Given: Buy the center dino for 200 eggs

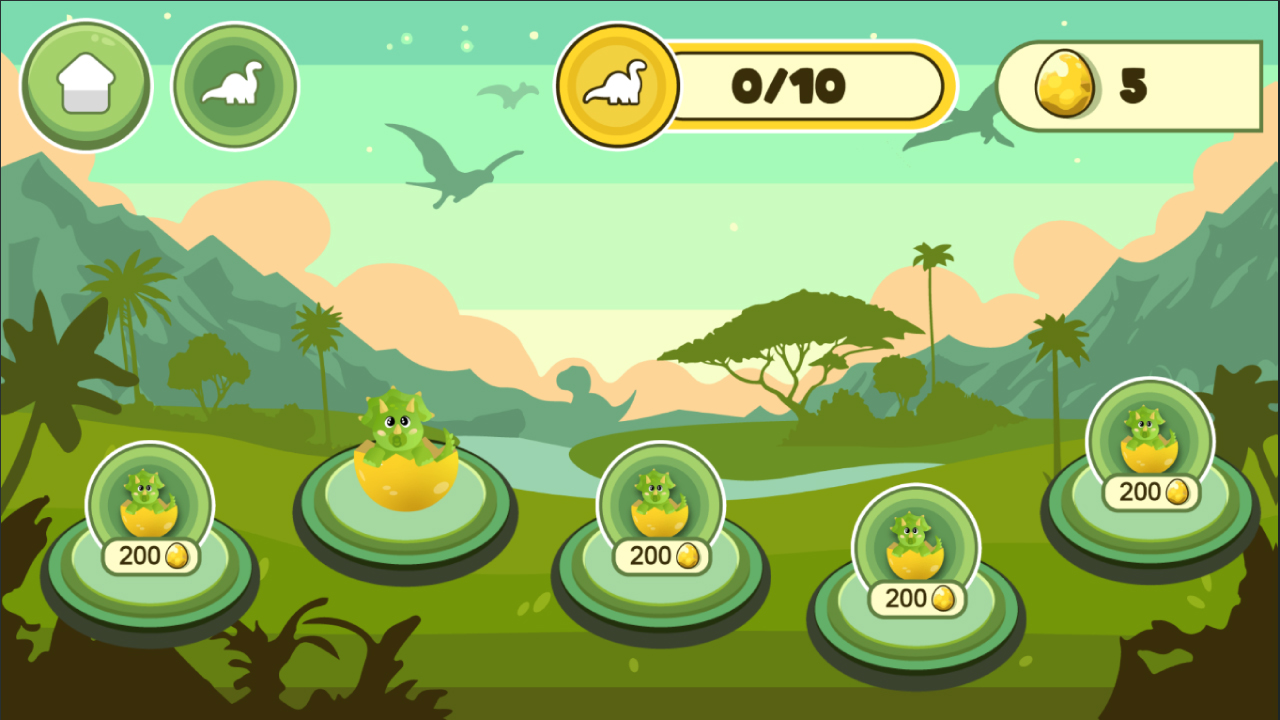Looking at the screenshot, I should click(x=661, y=557).
